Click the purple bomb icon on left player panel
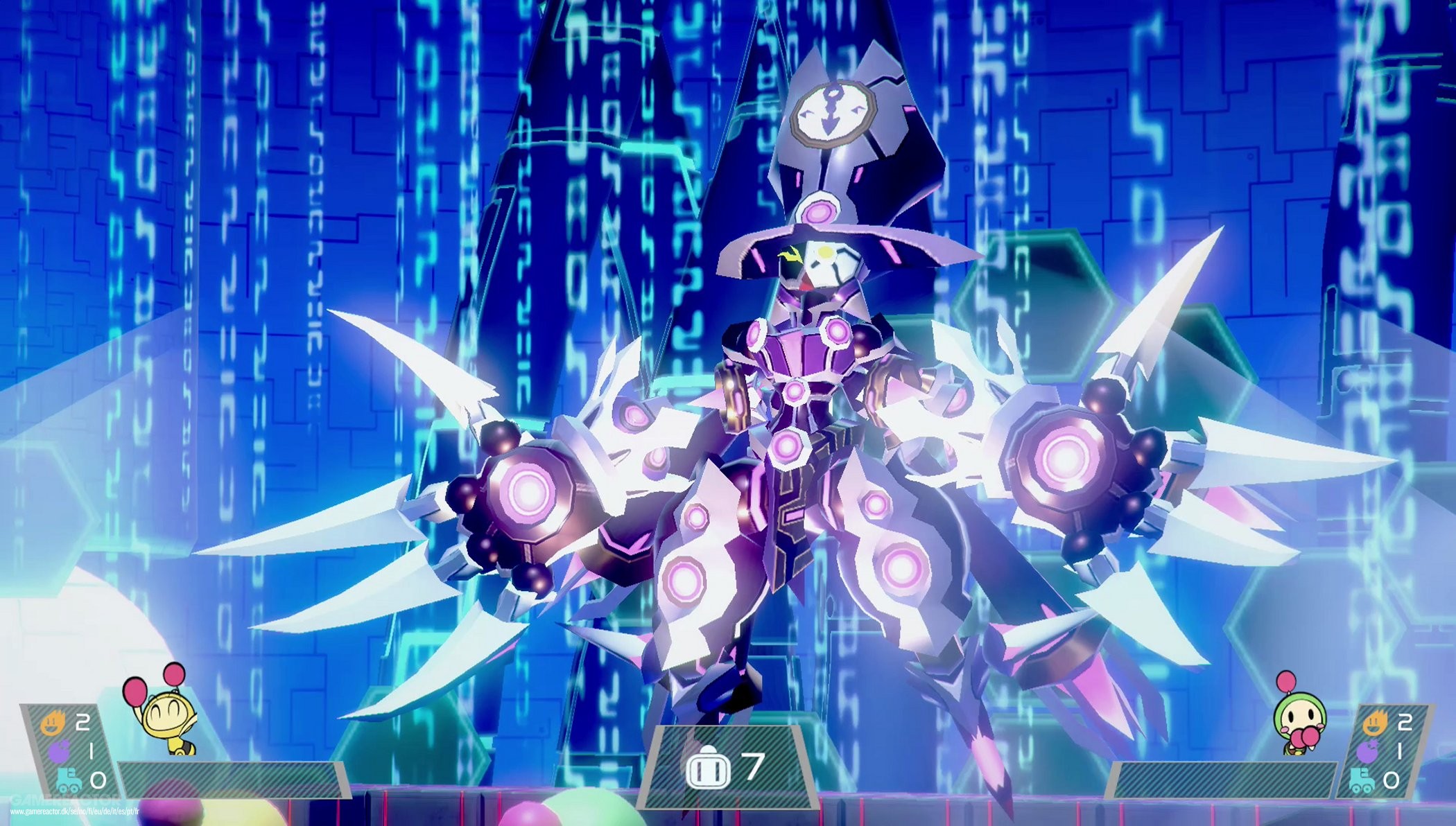1456x826 pixels. click(x=58, y=751)
